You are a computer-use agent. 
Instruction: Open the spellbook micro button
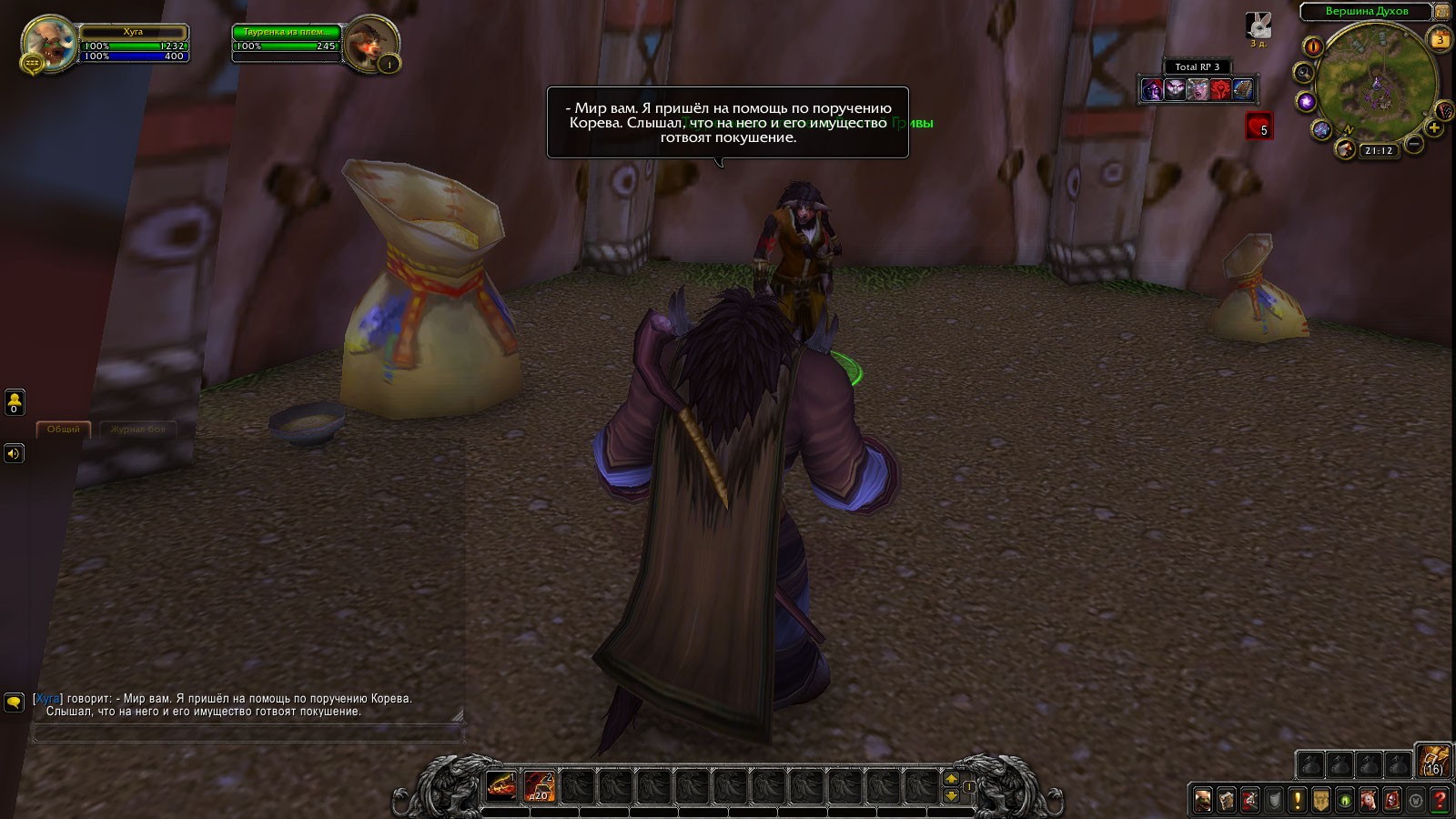coord(1227,800)
